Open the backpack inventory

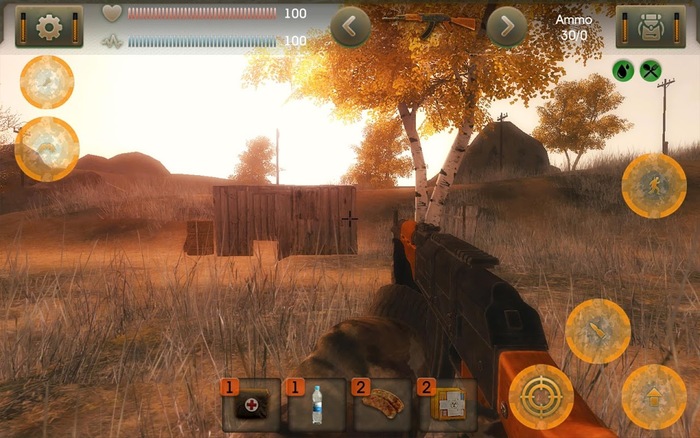tap(651, 26)
